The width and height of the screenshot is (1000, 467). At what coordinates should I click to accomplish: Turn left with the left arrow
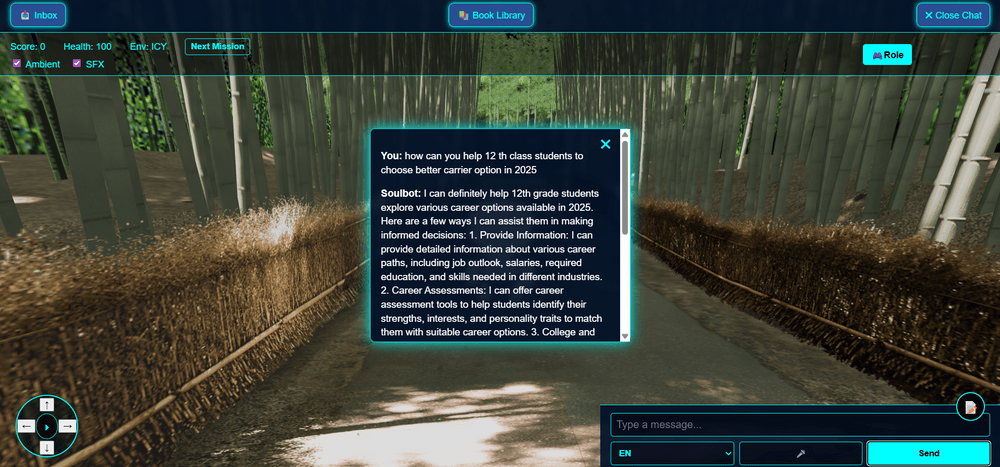[26, 426]
